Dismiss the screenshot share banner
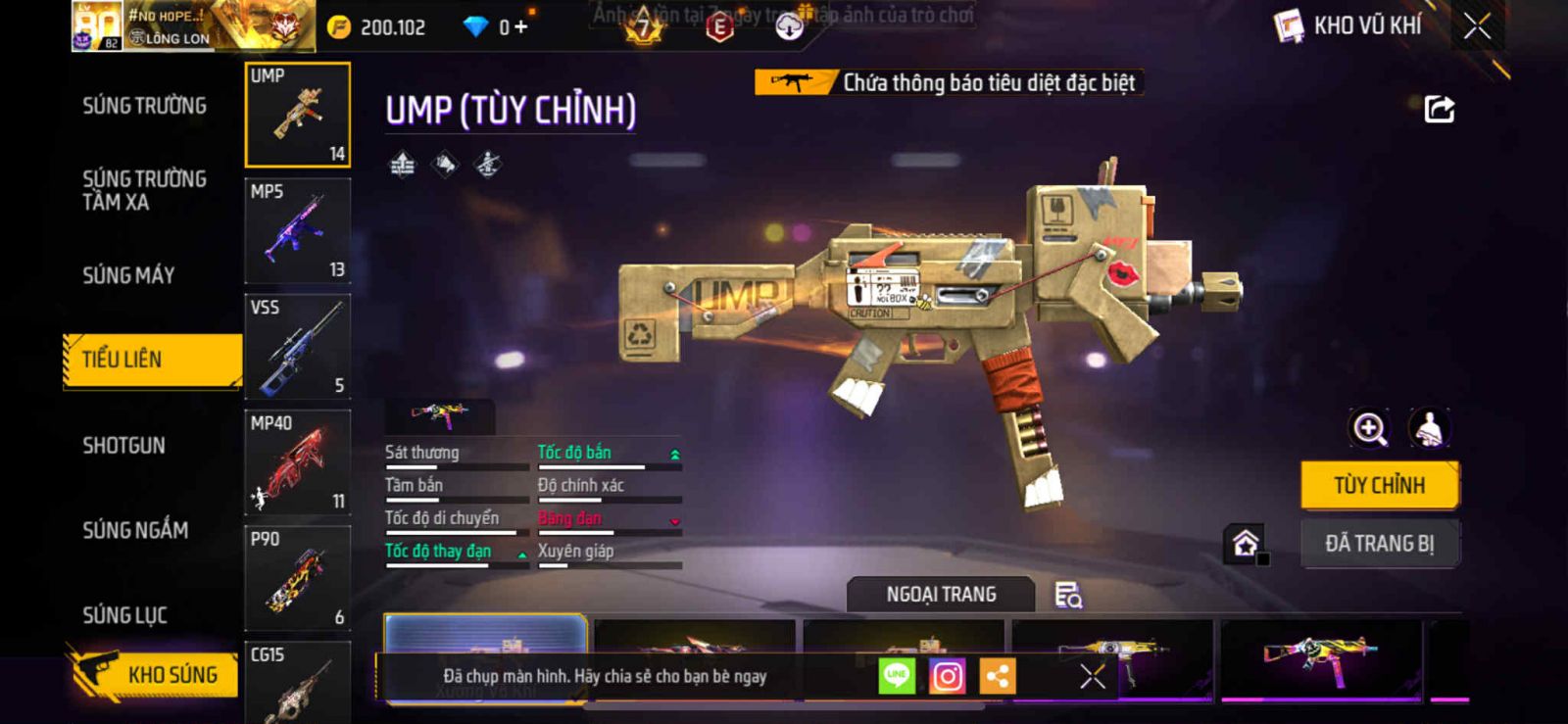 click(1092, 676)
